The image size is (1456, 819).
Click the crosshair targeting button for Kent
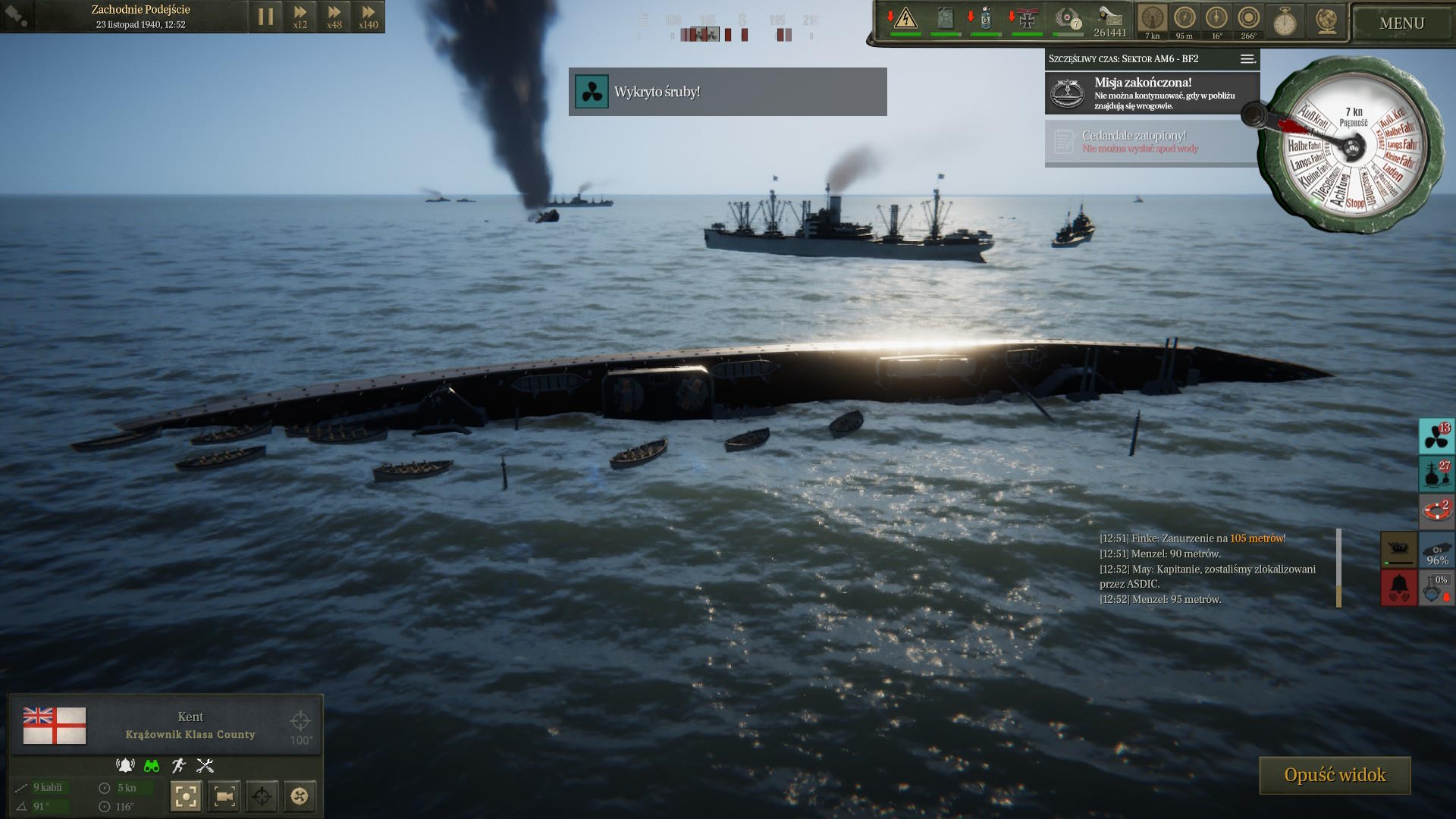(x=262, y=795)
